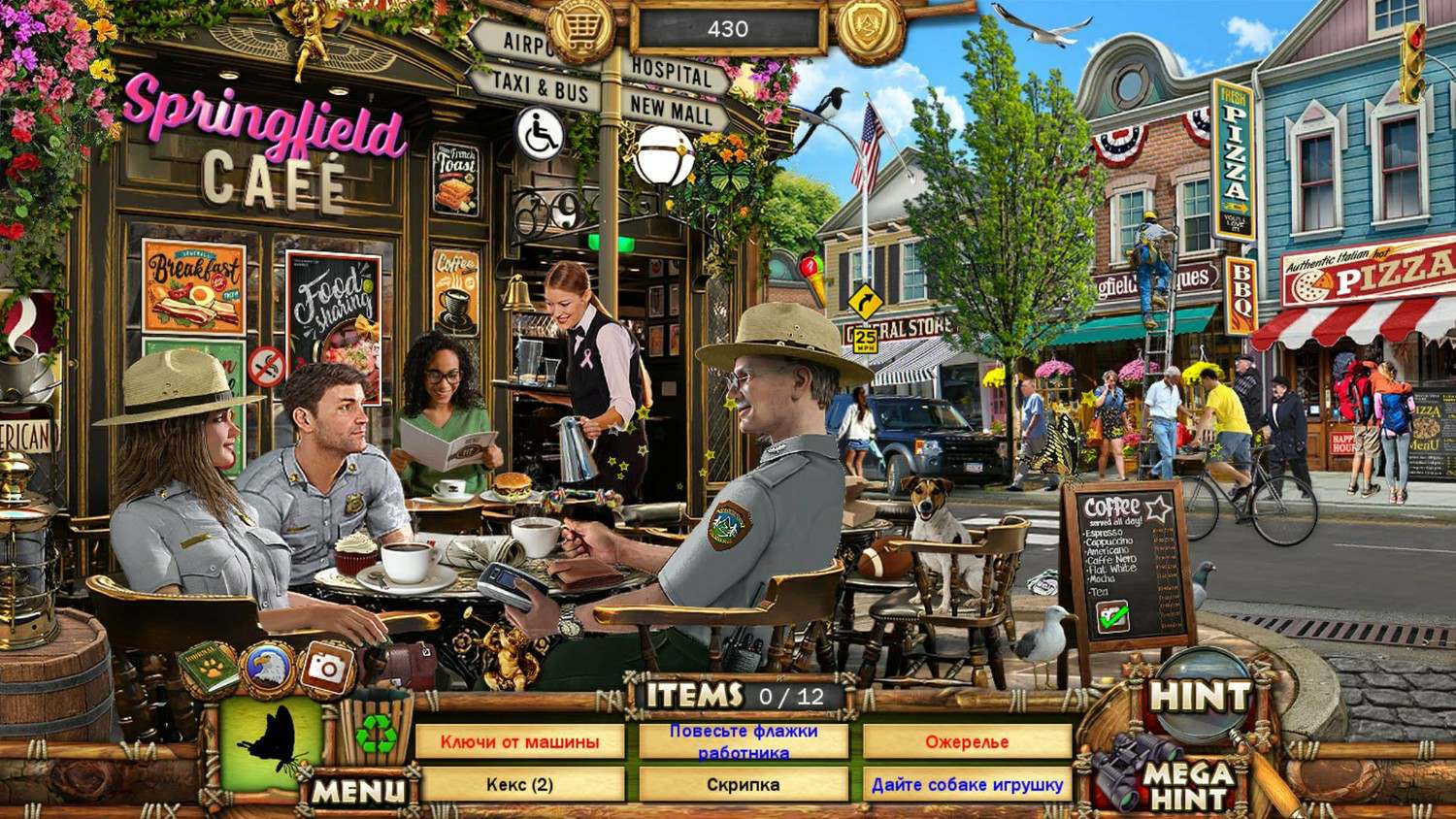Select the 'Ключи от машины' list item

tap(519, 742)
